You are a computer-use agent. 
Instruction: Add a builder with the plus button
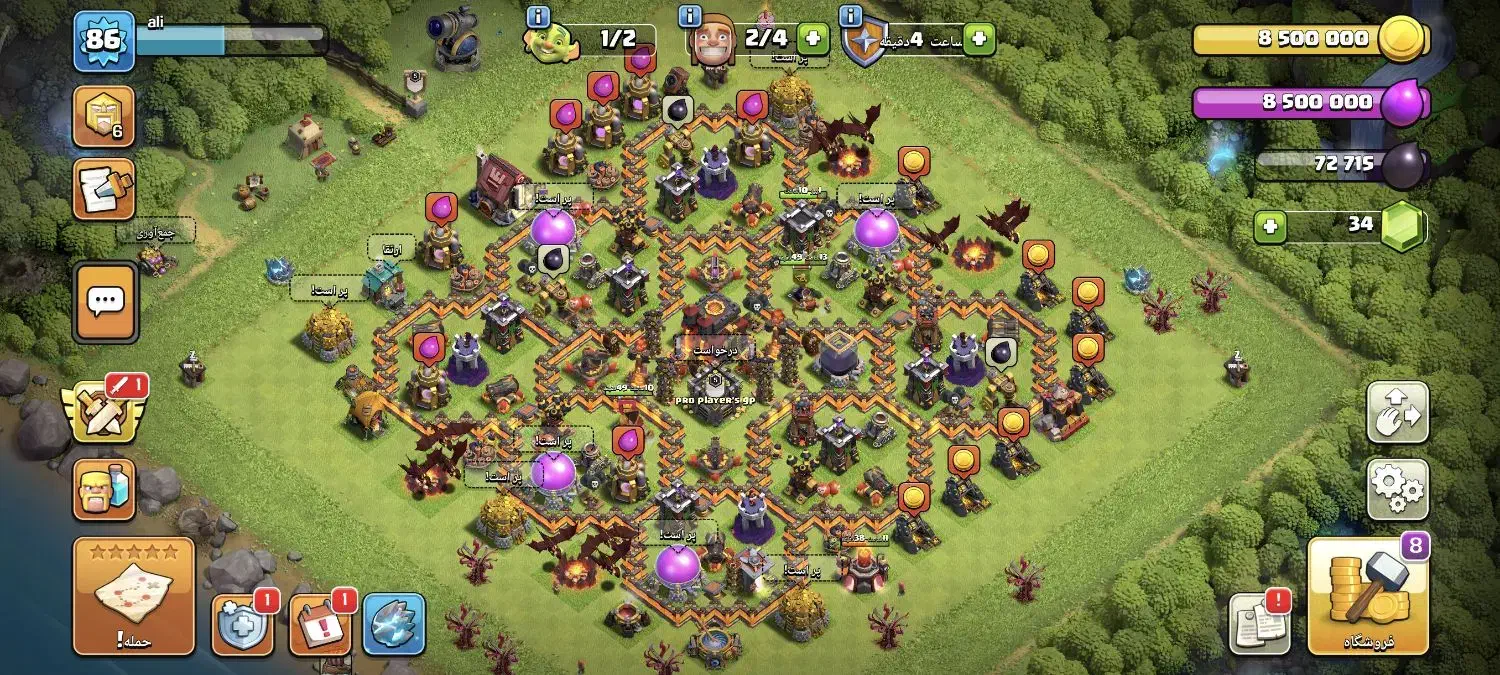point(814,40)
